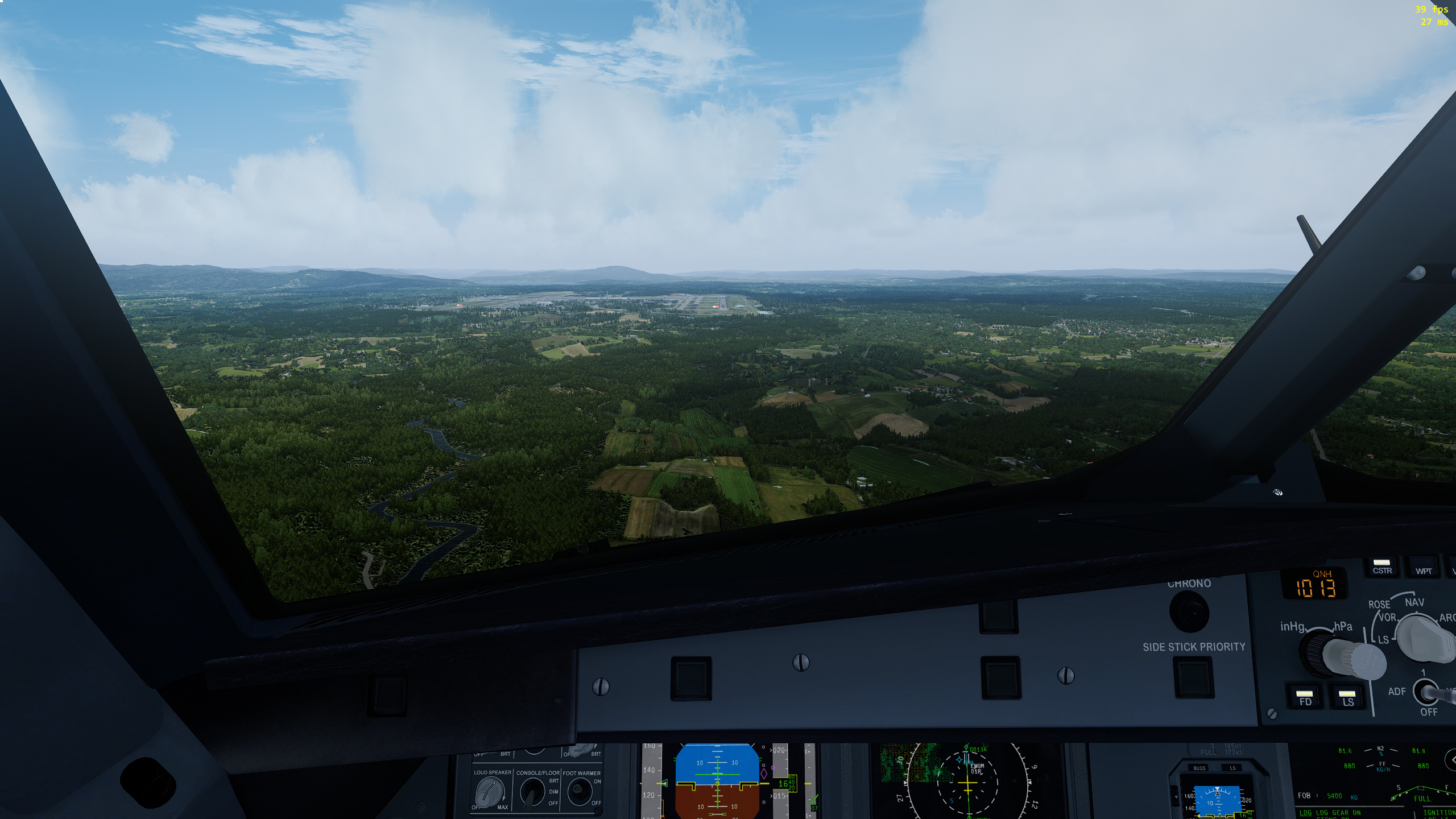Activate the WPT waypoint display button
Screen dimensions: 1456x819
(x=1424, y=568)
